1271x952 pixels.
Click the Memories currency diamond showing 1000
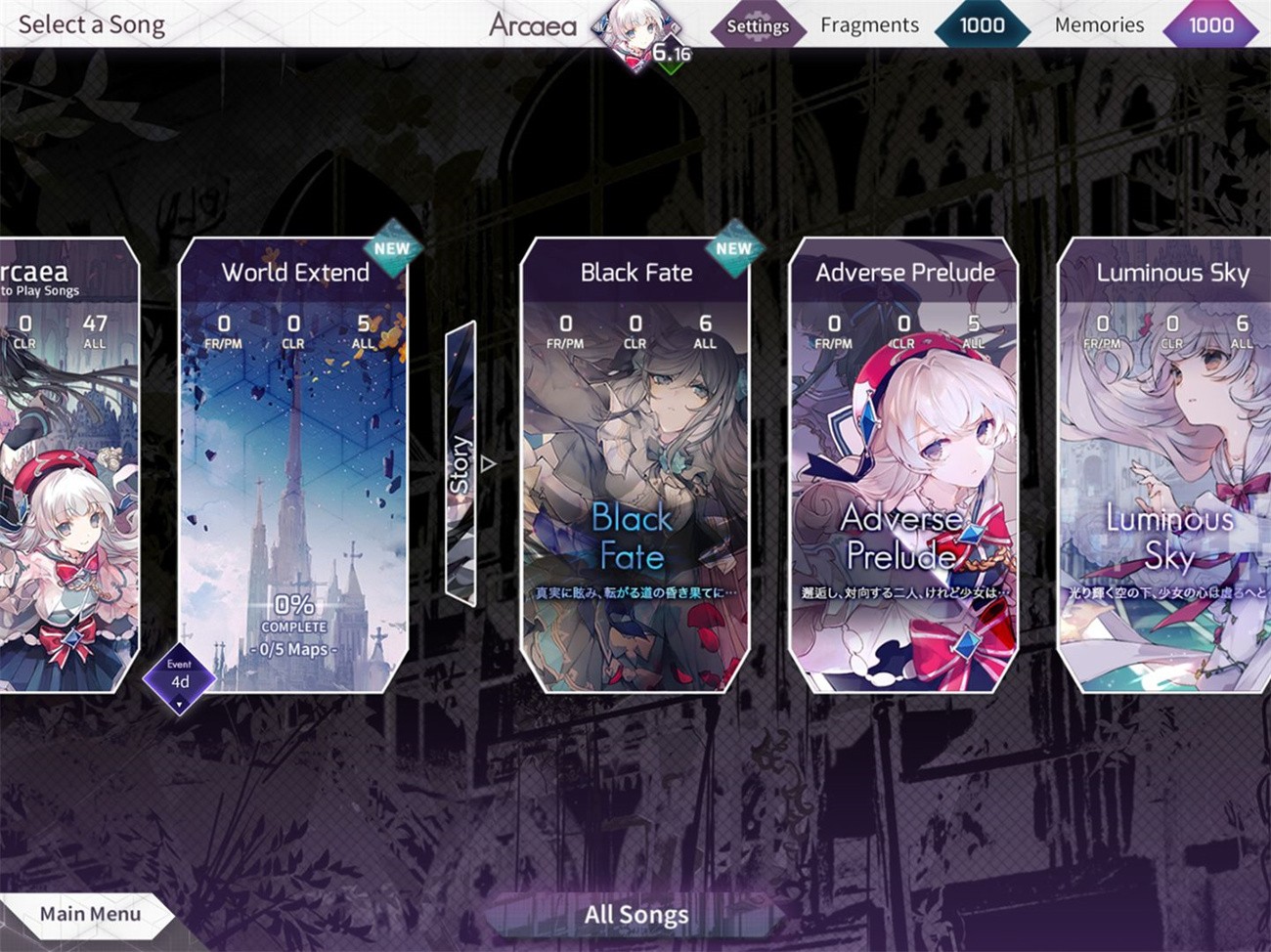click(x=1210, y=26)
